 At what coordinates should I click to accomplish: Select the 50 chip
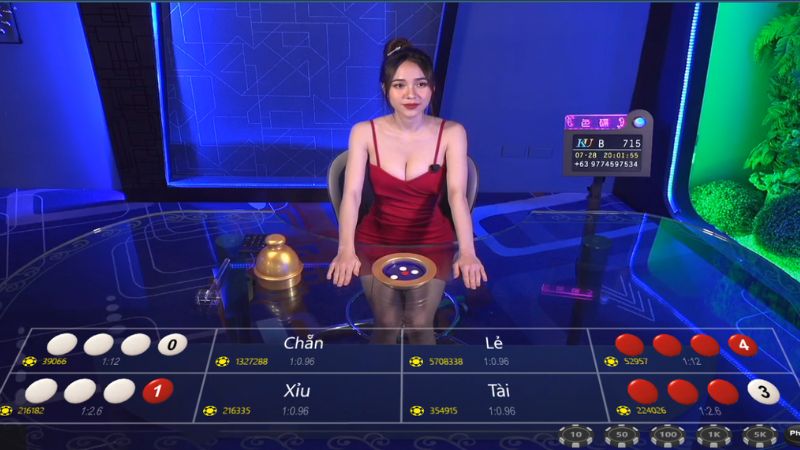[x=620, y=435]
